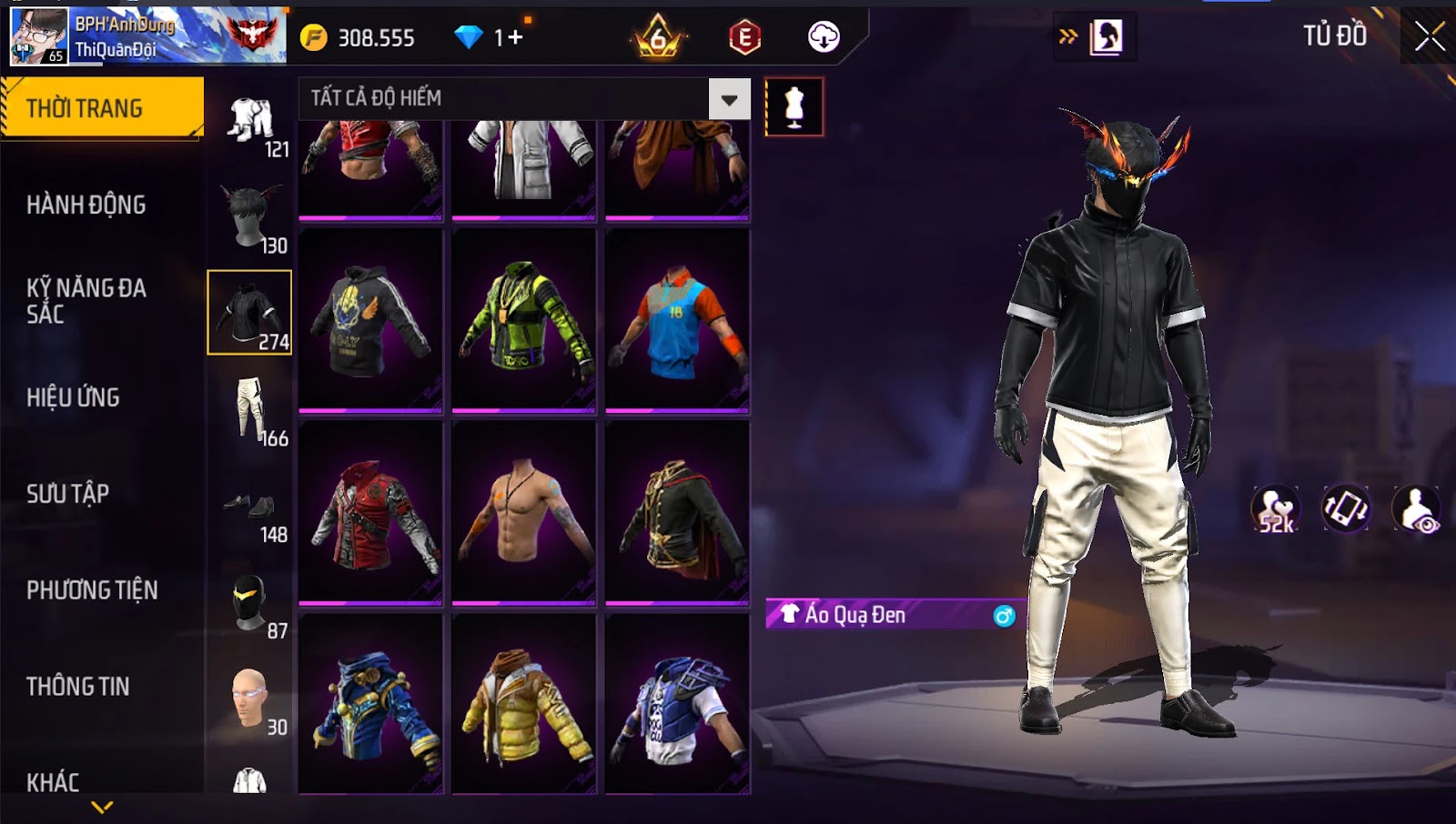Open the mask category with 87 items

pos(249,603)
